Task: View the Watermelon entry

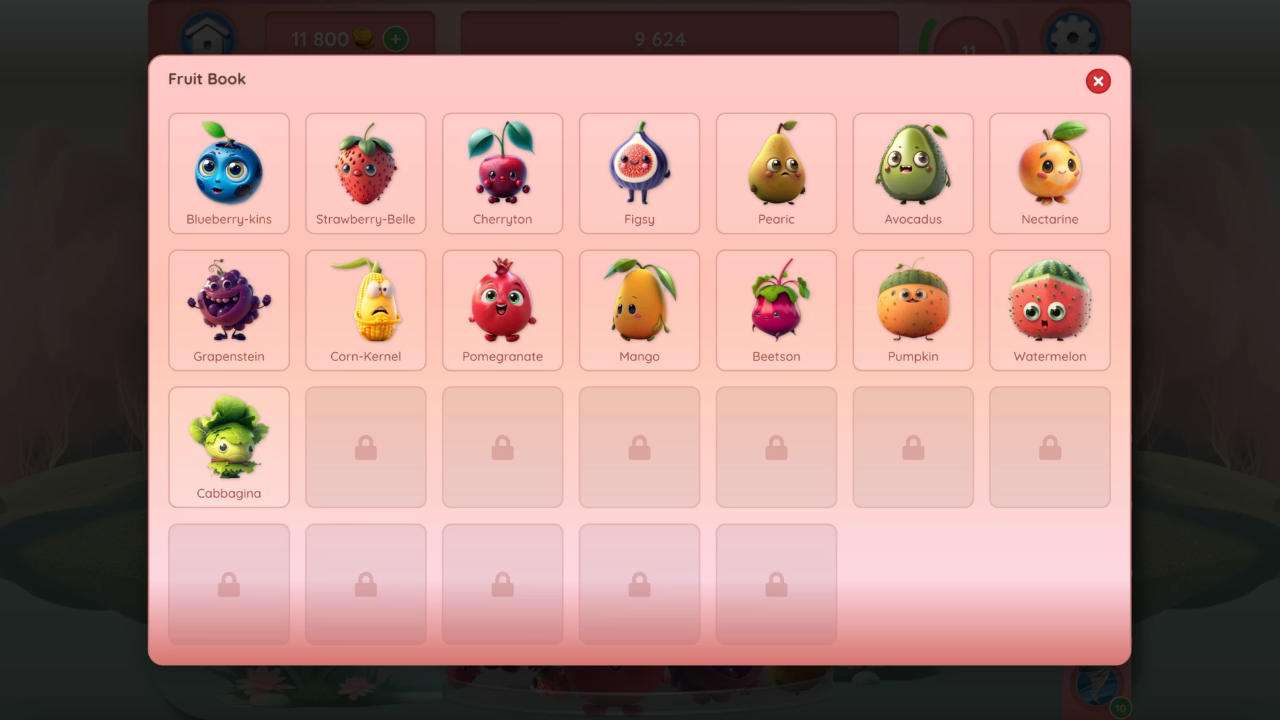Action: [1049, 310]
